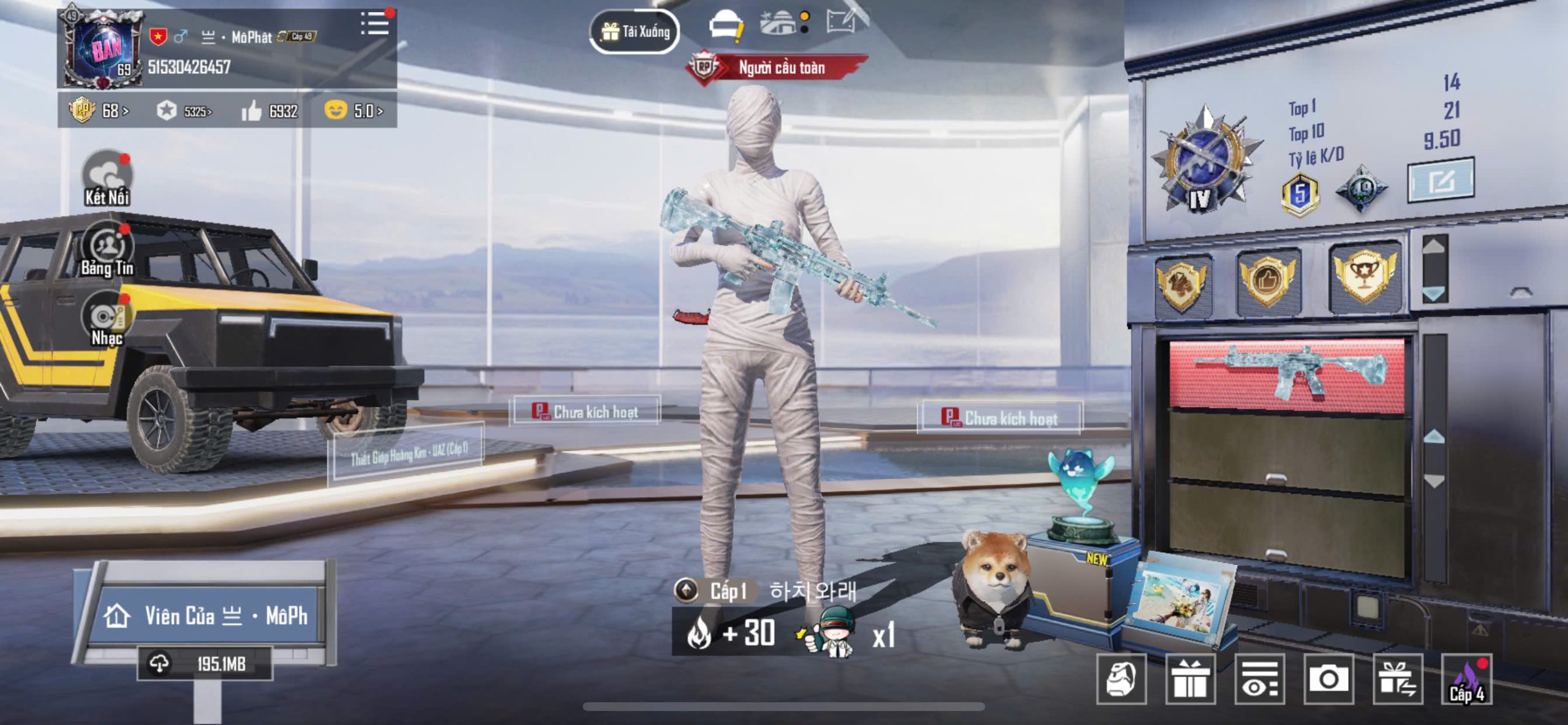Open the Bảng Tin news feed

(107, 249)
